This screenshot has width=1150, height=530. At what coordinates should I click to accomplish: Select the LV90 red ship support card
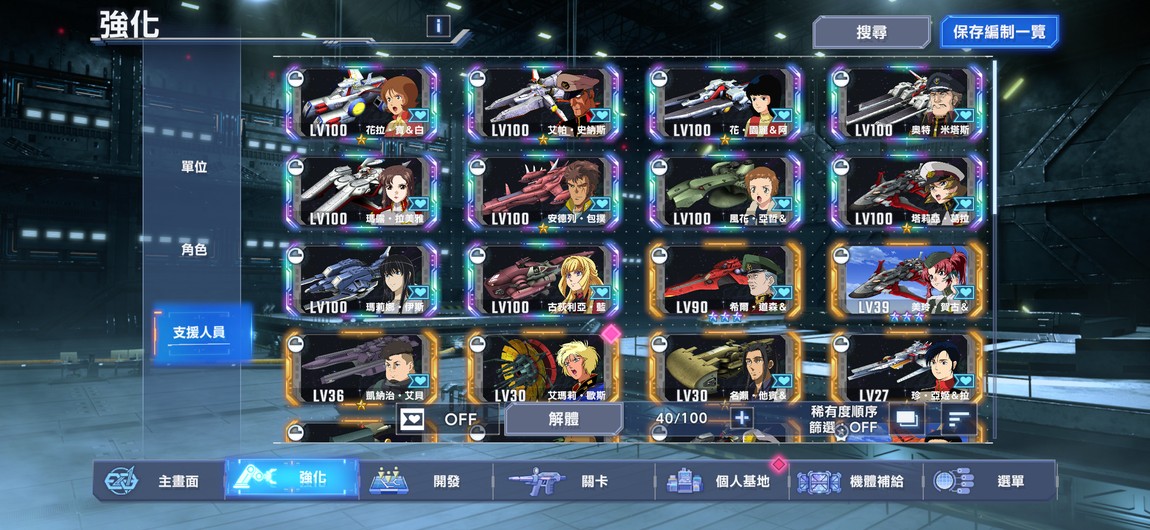(724, 279)
